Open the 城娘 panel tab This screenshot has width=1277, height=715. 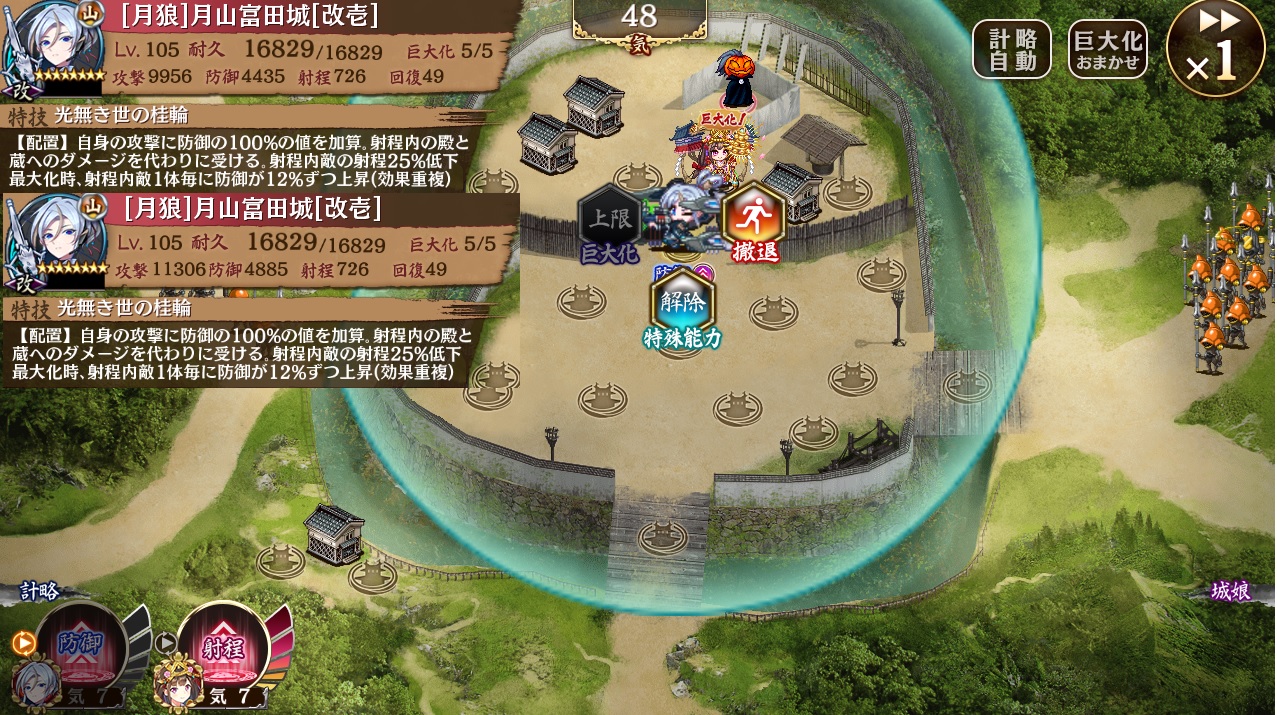[x=1230, y=592]
